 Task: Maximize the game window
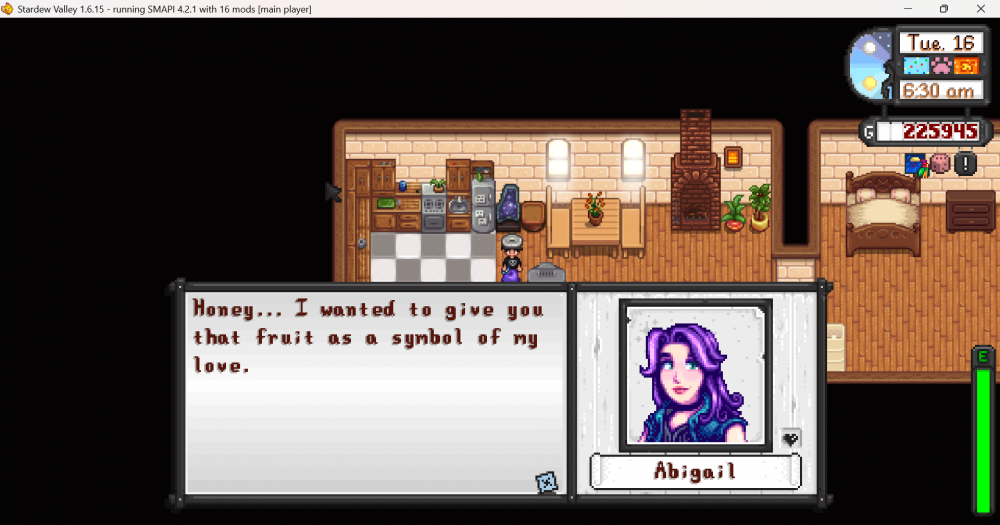pos(943,9)
